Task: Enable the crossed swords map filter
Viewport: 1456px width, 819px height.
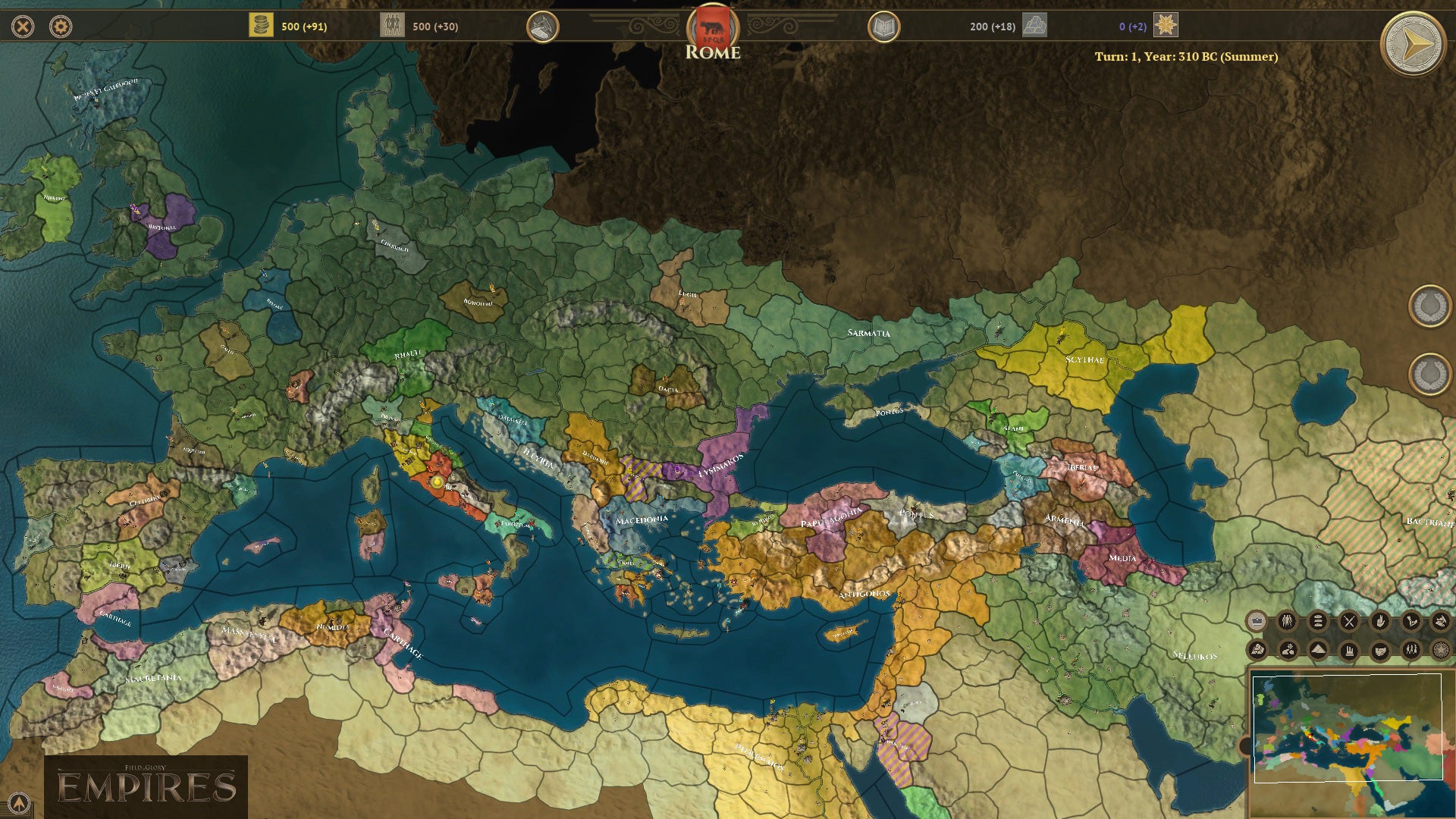Action: click(1349, 622)
